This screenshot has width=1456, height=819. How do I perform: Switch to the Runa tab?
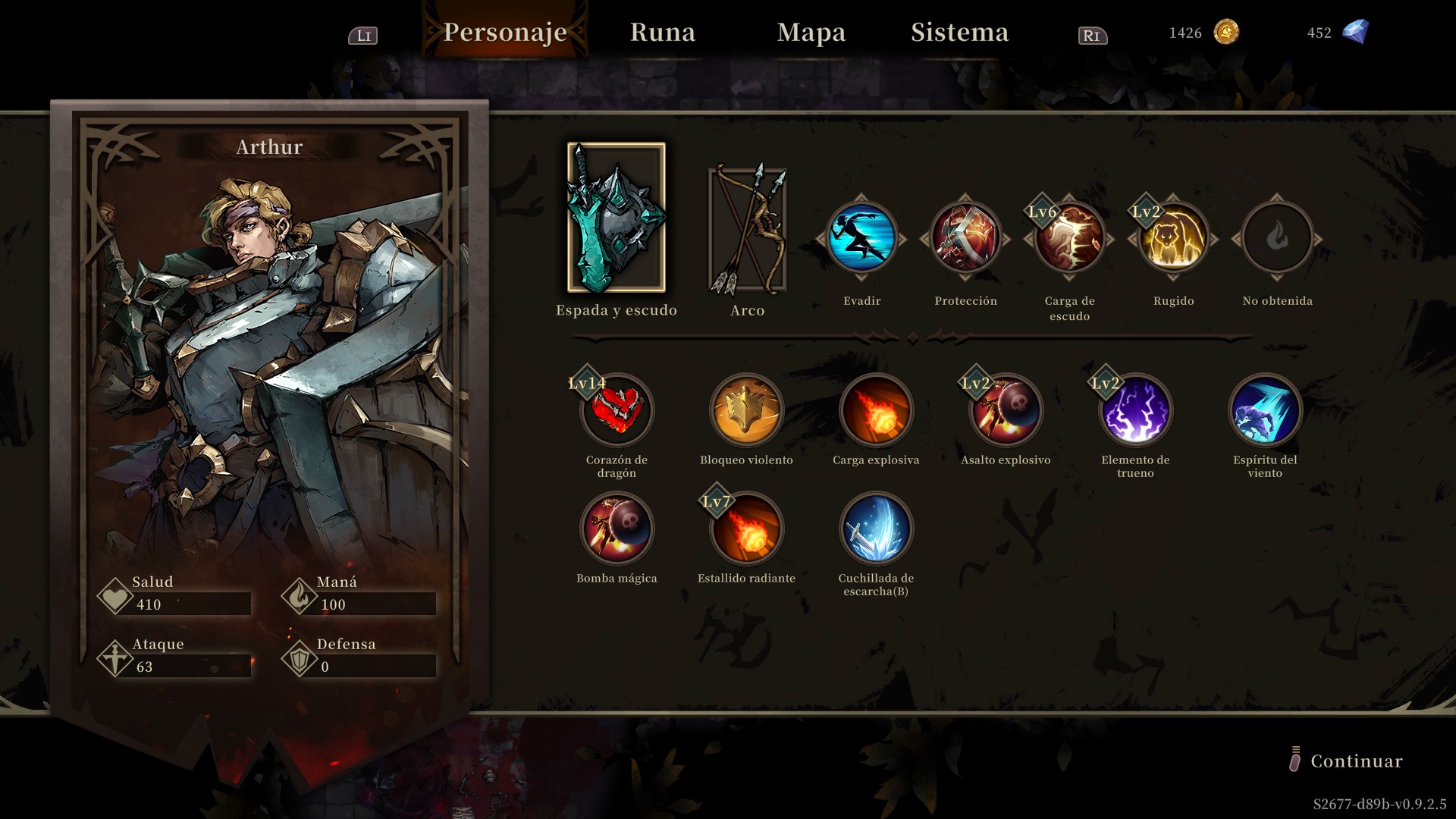pos(662,33)
